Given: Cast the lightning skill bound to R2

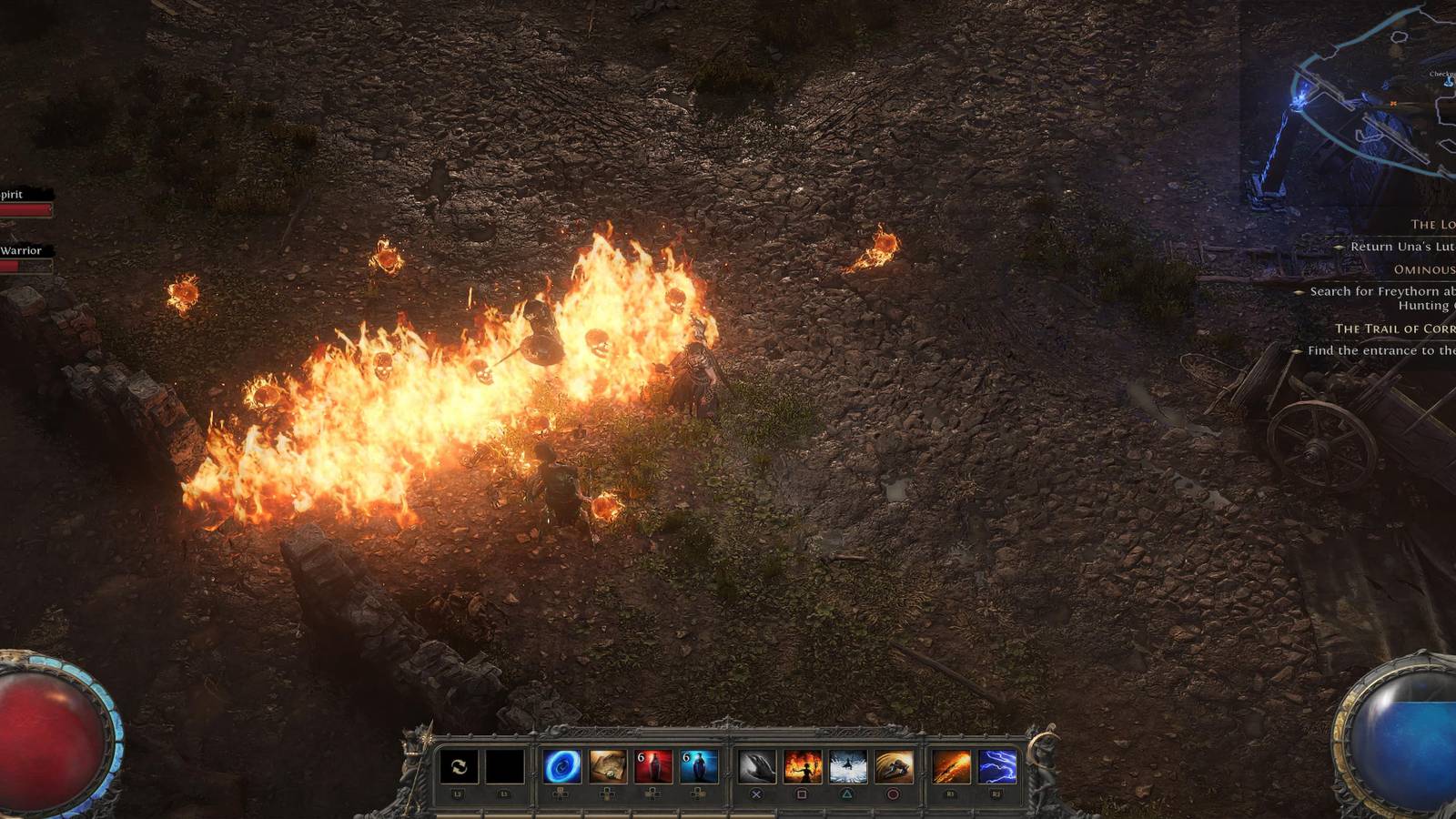Looking at the screenshot, I should click(x=996, y=767).
